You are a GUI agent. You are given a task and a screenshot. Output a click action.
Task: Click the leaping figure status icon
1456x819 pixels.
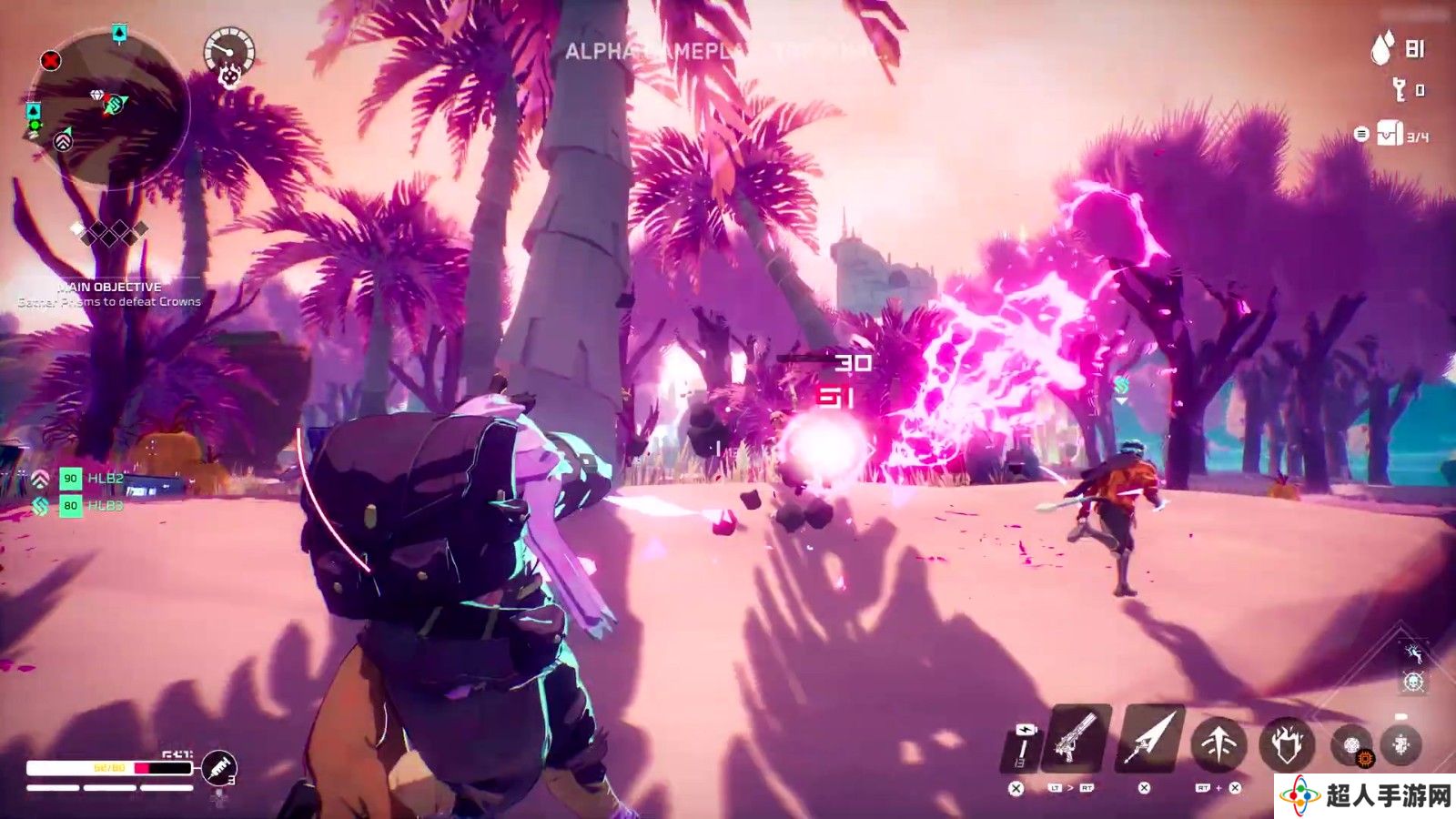pos(1413,652)
